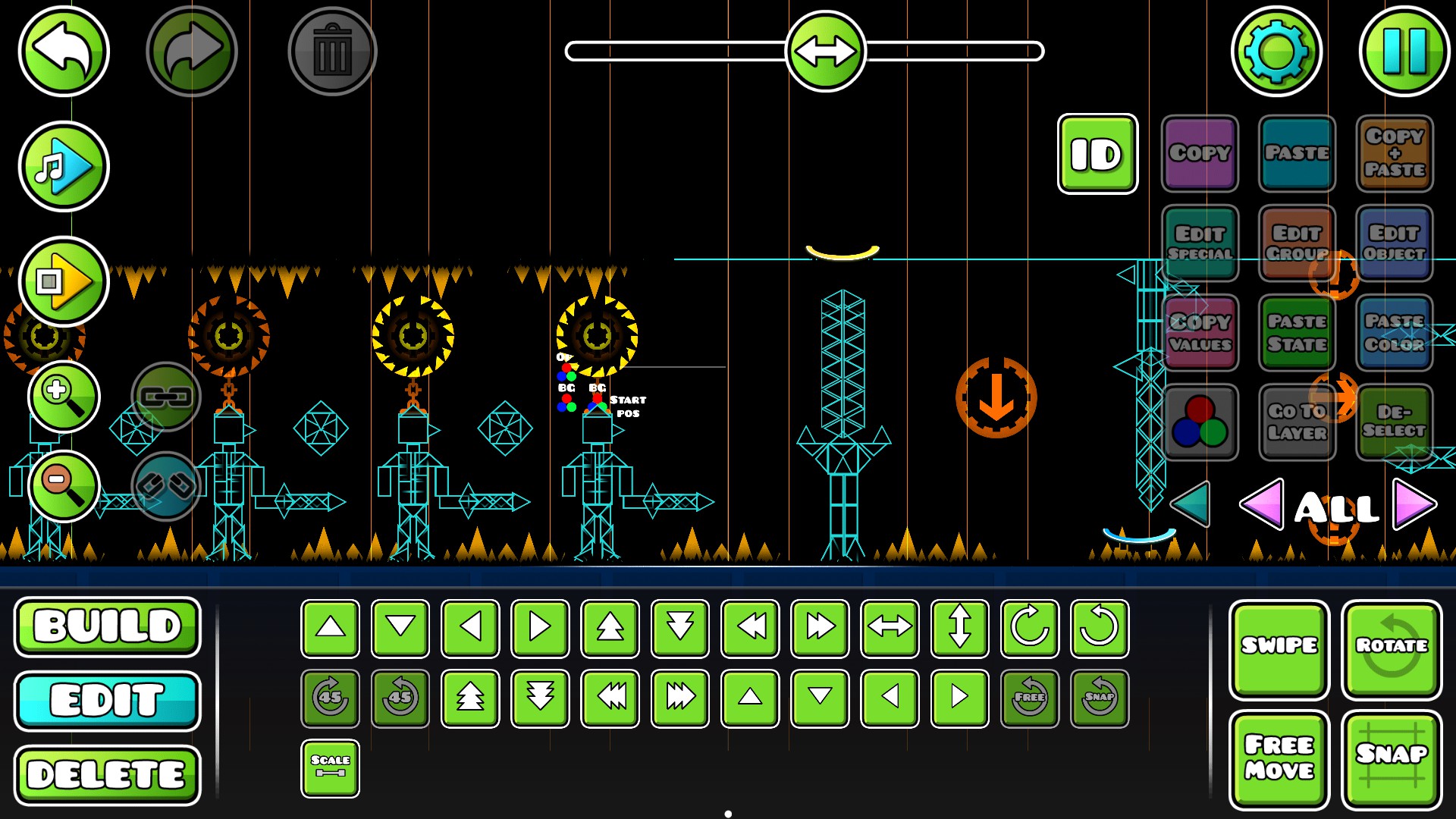Click the Go To Layer tool
Image resolution: width=1456 pixels, height=819 pixels.
click(x=1297, y=421)
